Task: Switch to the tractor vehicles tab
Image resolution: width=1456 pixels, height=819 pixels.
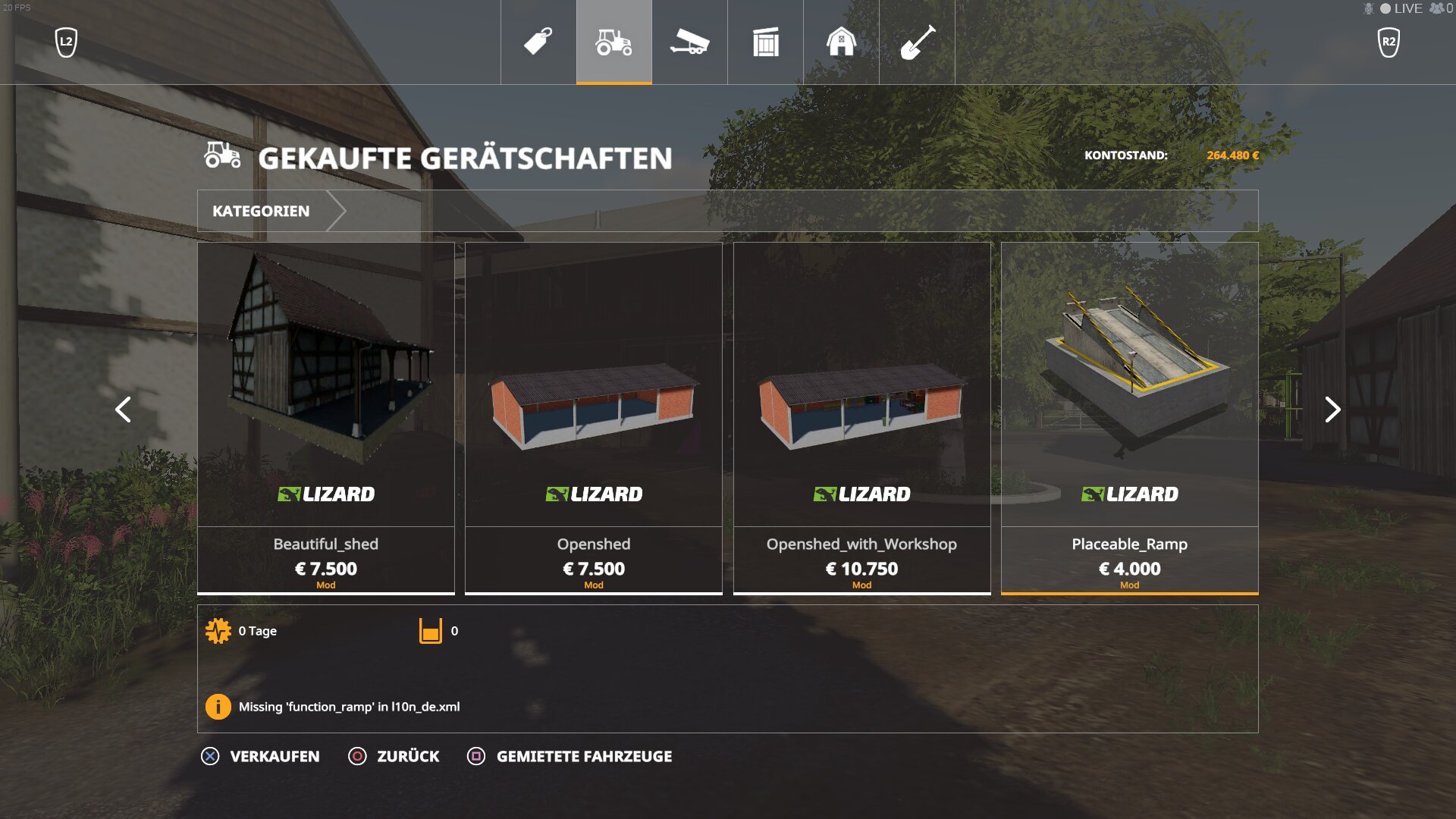Action: pyautogui.click(x=613, y=42)
